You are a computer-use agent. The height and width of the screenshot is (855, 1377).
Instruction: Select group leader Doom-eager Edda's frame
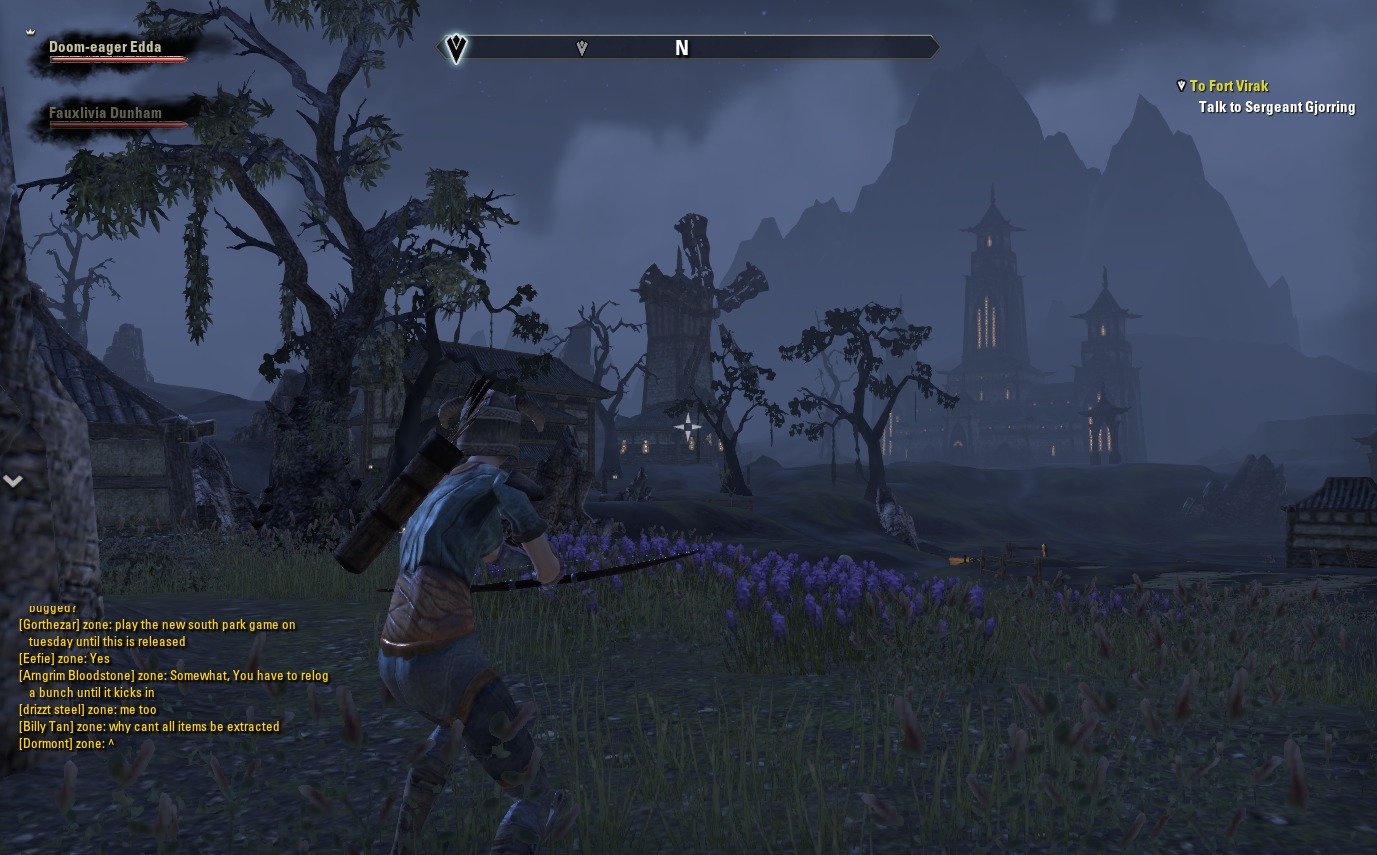[x=105, y=47]
